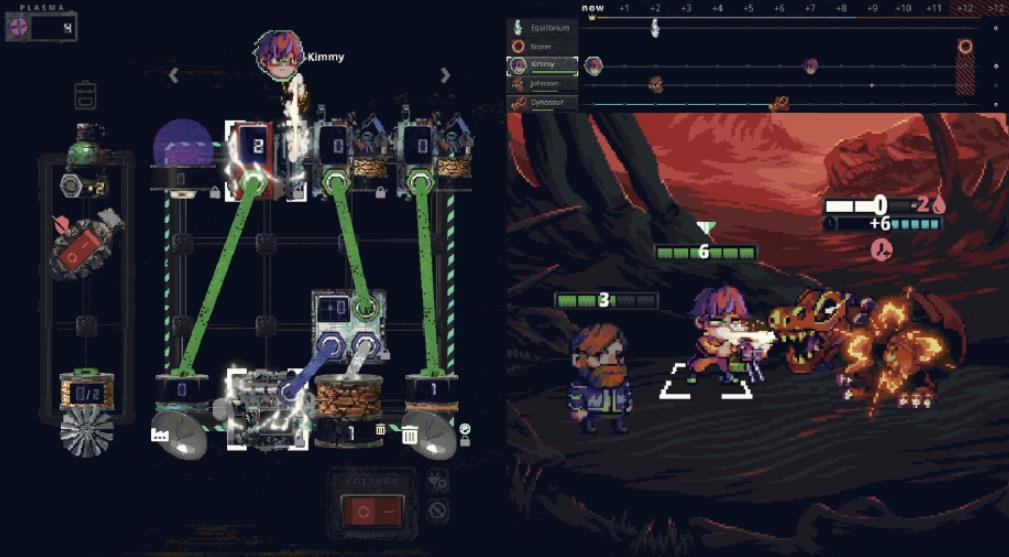Switch to the next character with right arrow

445,75
